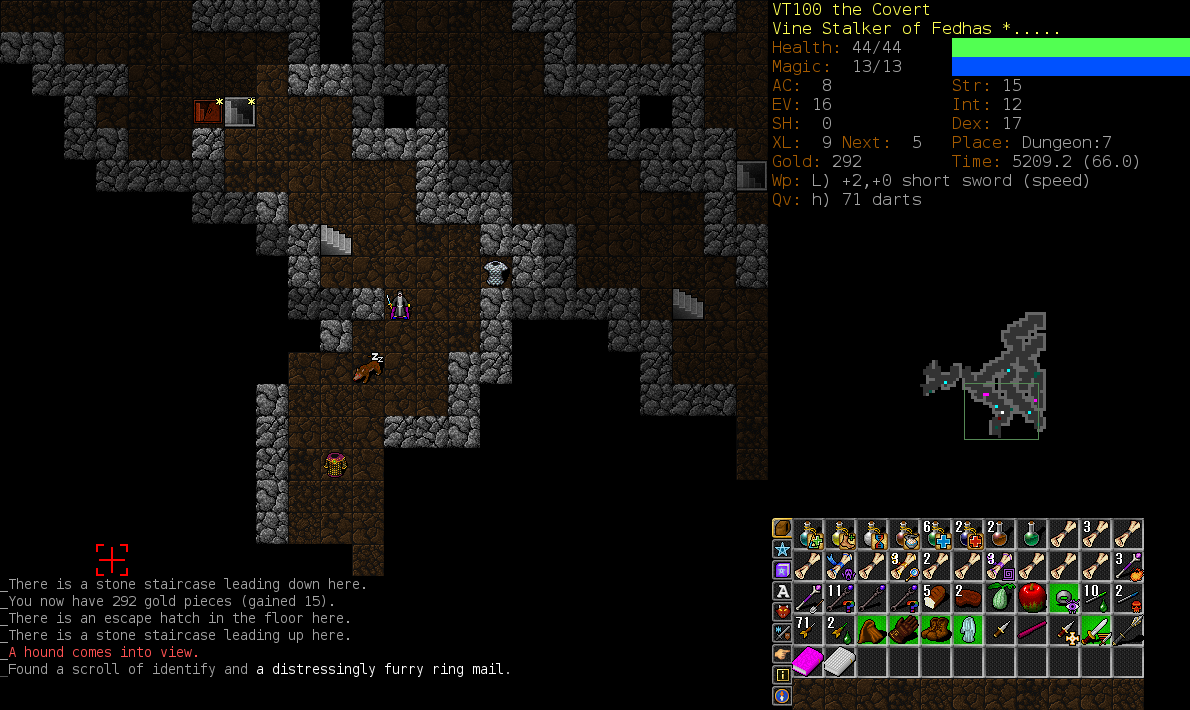Select the stack of 71 darts
Screen dimensions: 1190x710
pos(808,630)
